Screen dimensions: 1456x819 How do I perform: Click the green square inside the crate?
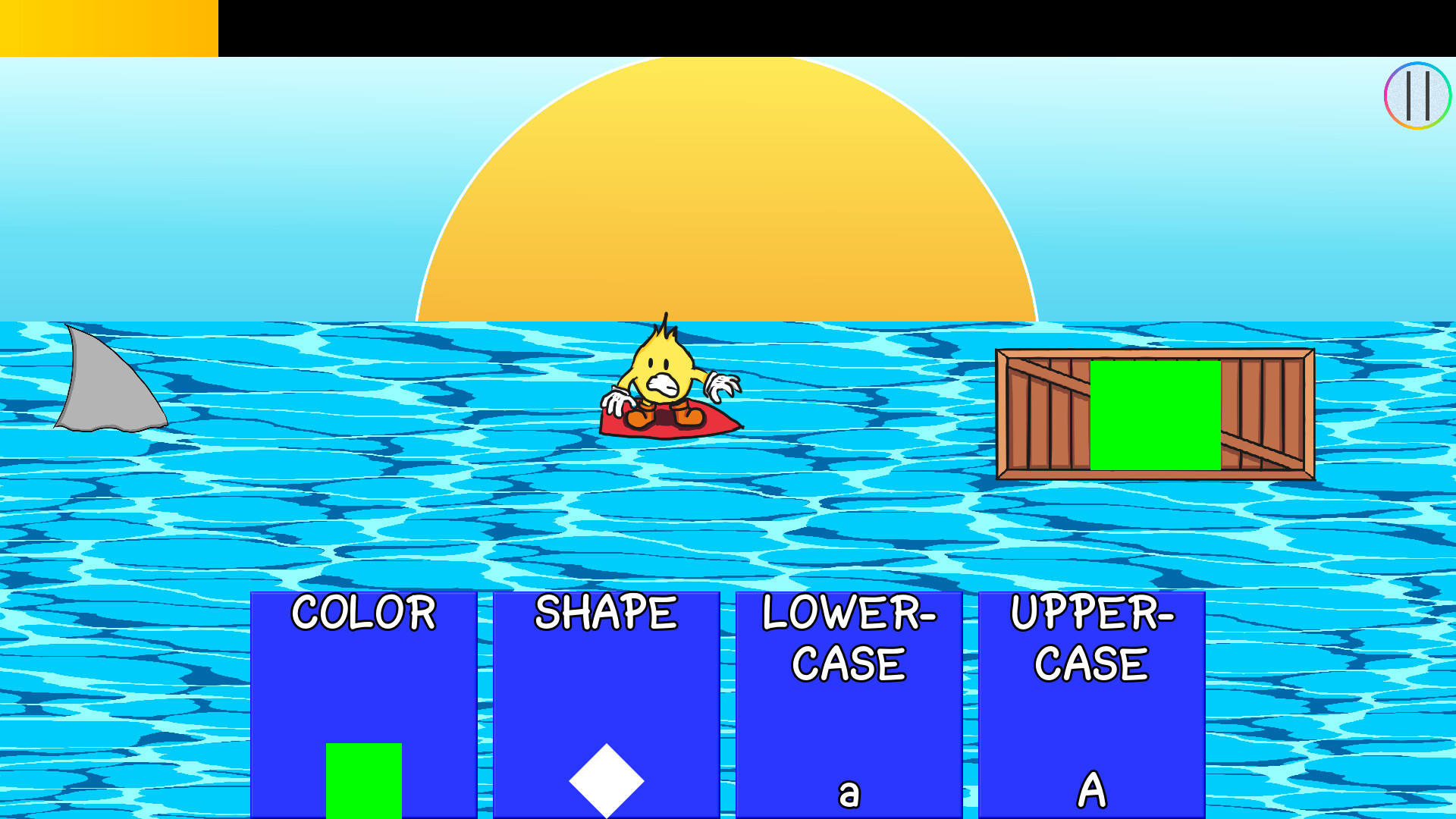point(1156,413)
